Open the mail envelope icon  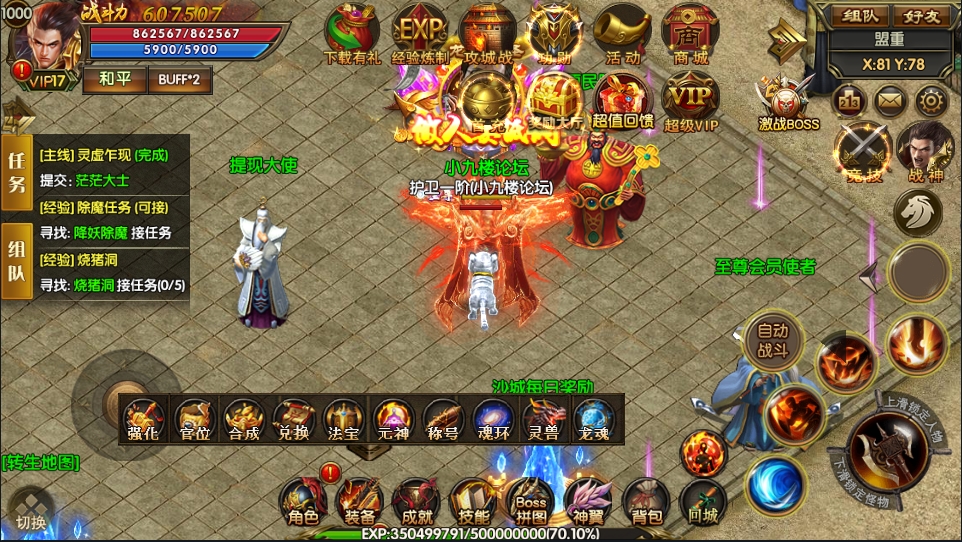point(890,100)
